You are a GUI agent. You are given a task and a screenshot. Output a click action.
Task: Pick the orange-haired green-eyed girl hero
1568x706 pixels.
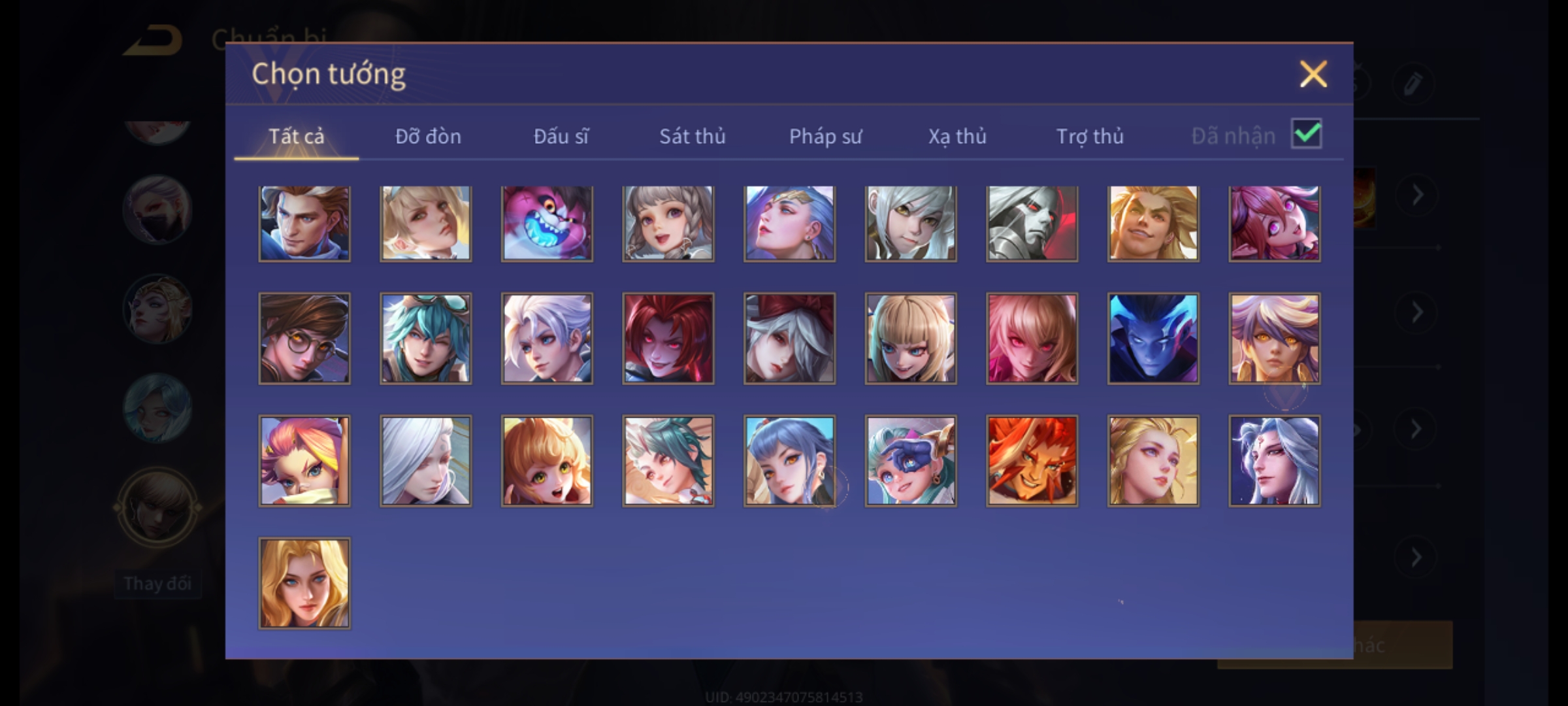click(547, 461)
